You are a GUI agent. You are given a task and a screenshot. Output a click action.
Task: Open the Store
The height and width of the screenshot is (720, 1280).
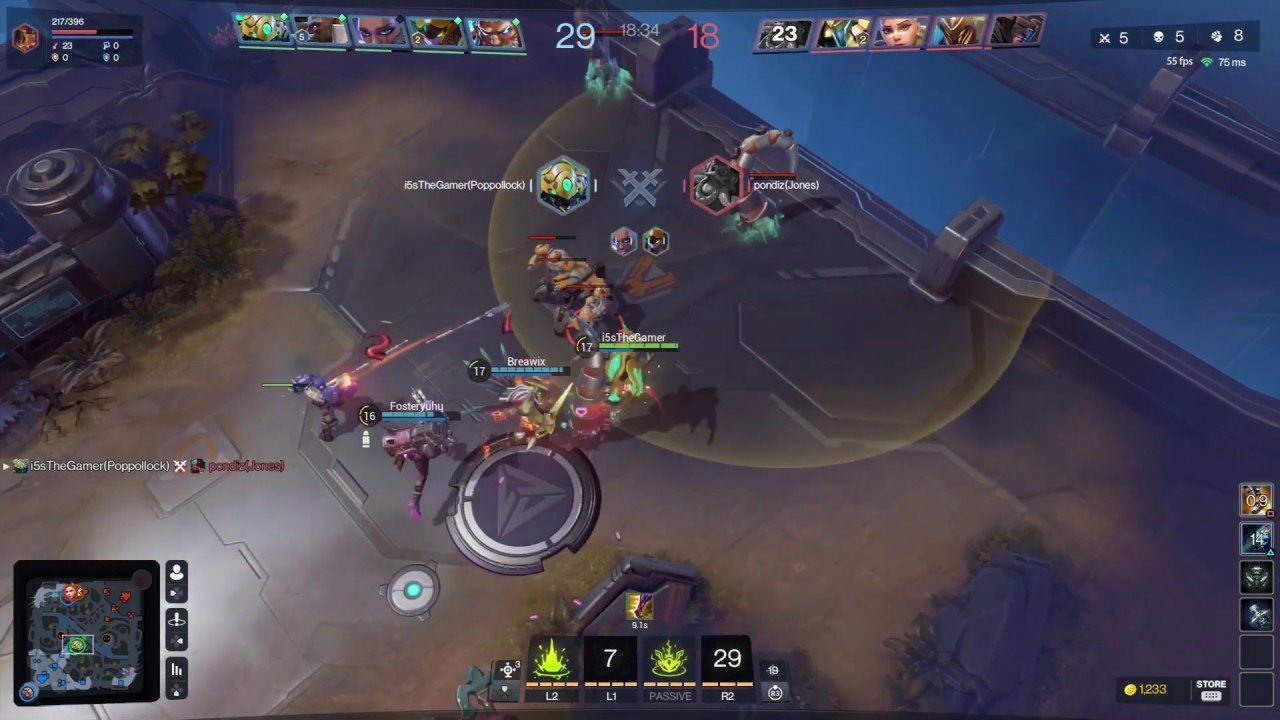[1211, 690]
